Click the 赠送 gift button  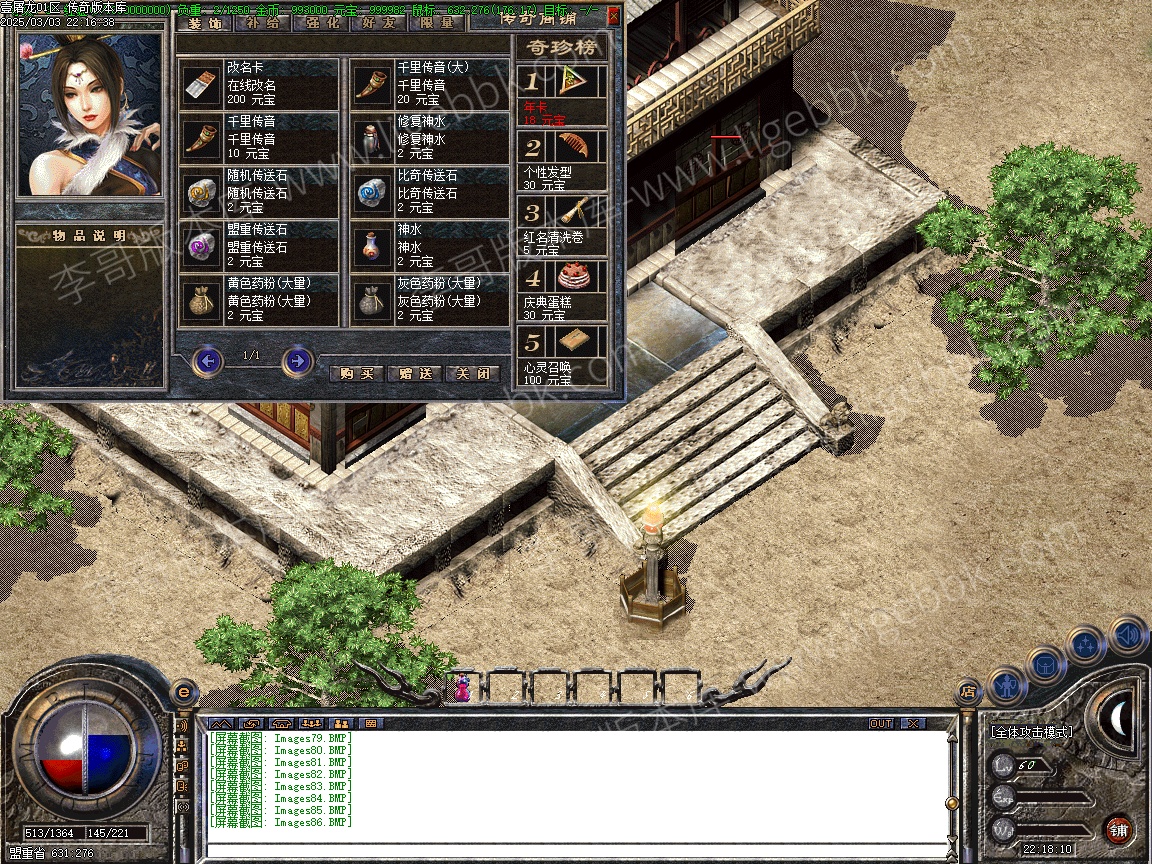(414, 373)
